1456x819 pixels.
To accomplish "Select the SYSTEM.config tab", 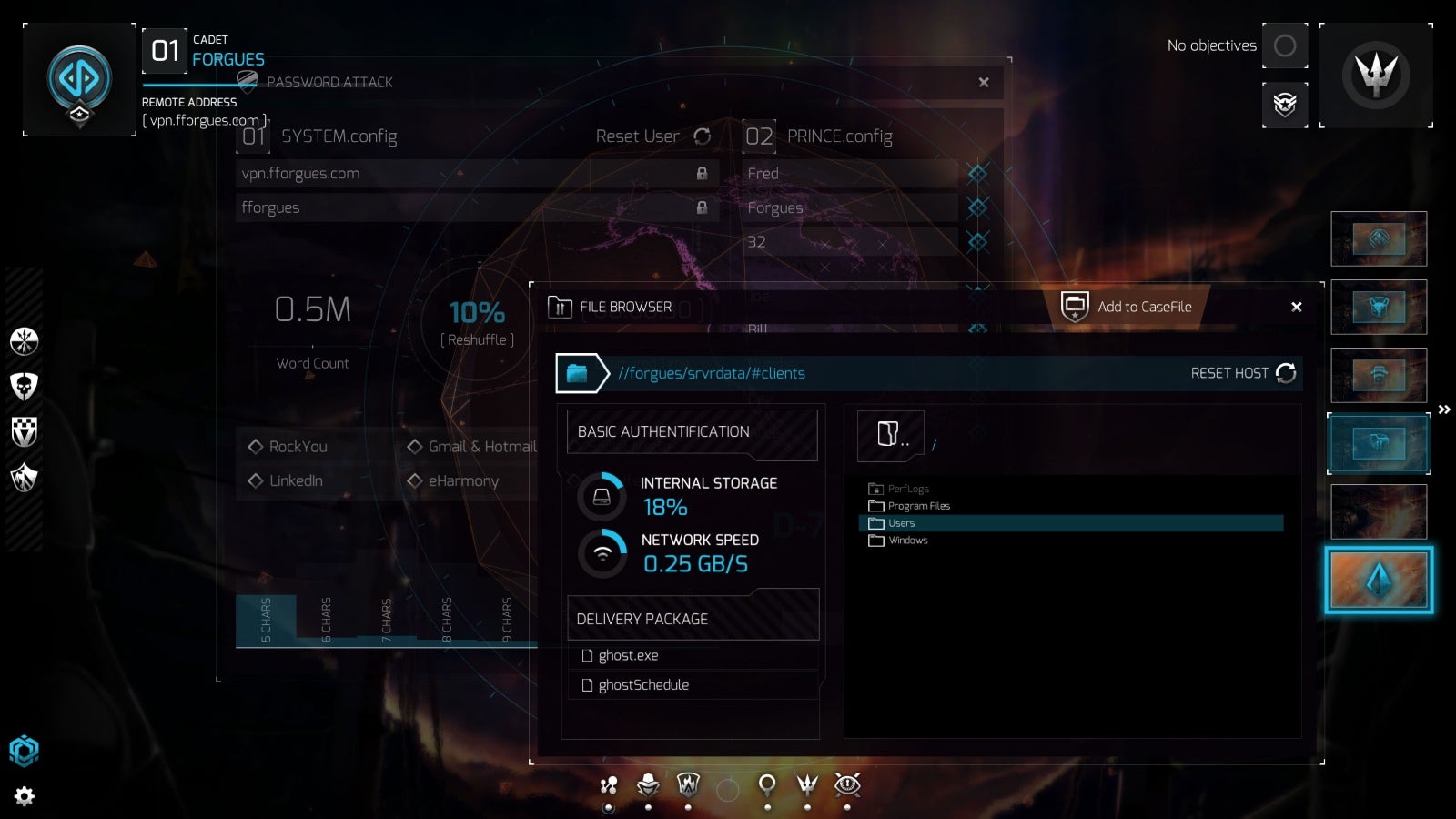I will [x=337, y=136].
